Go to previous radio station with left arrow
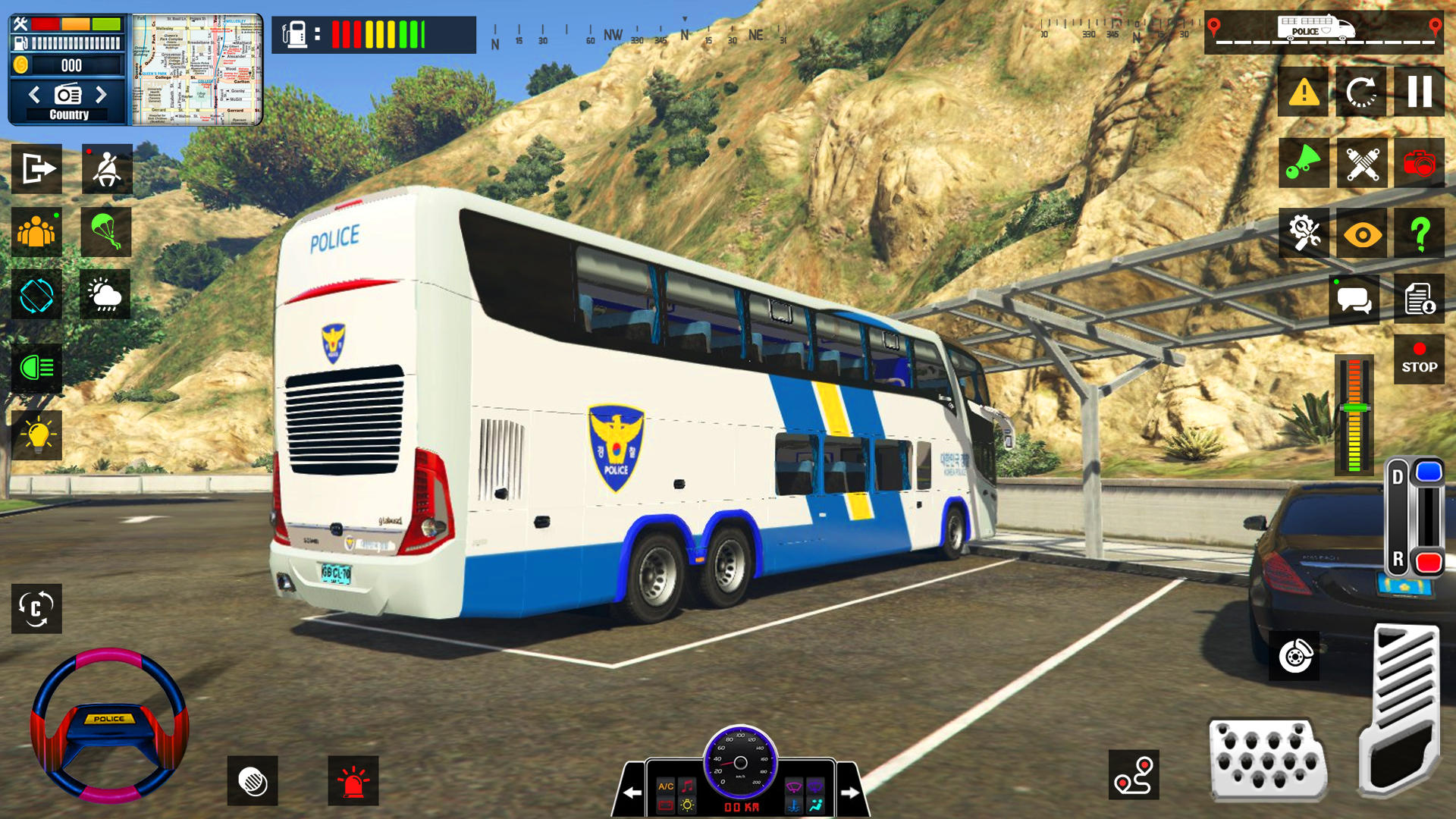The height and width of the screenshot is (819, 1456). click(x=33, y=95)
